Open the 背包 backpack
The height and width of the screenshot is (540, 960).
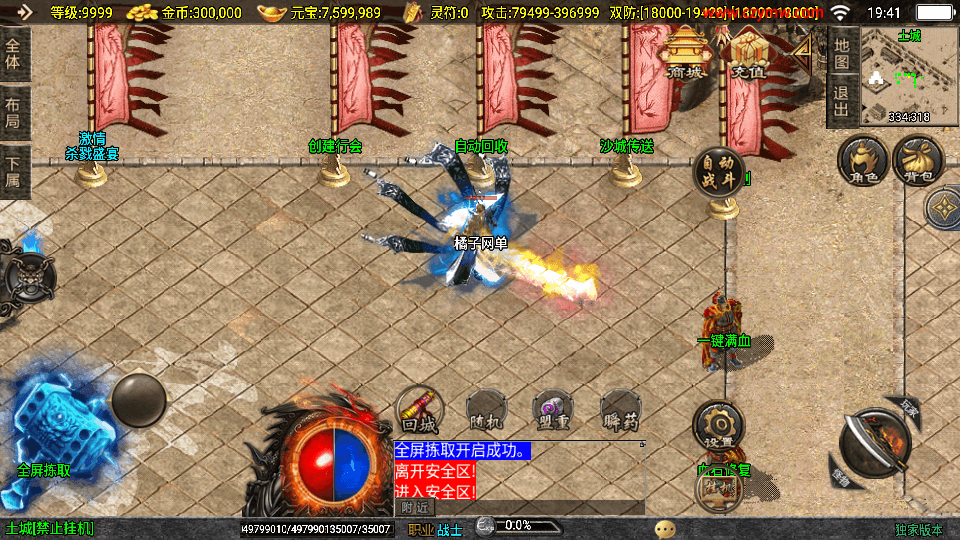[x=918, y=162]
